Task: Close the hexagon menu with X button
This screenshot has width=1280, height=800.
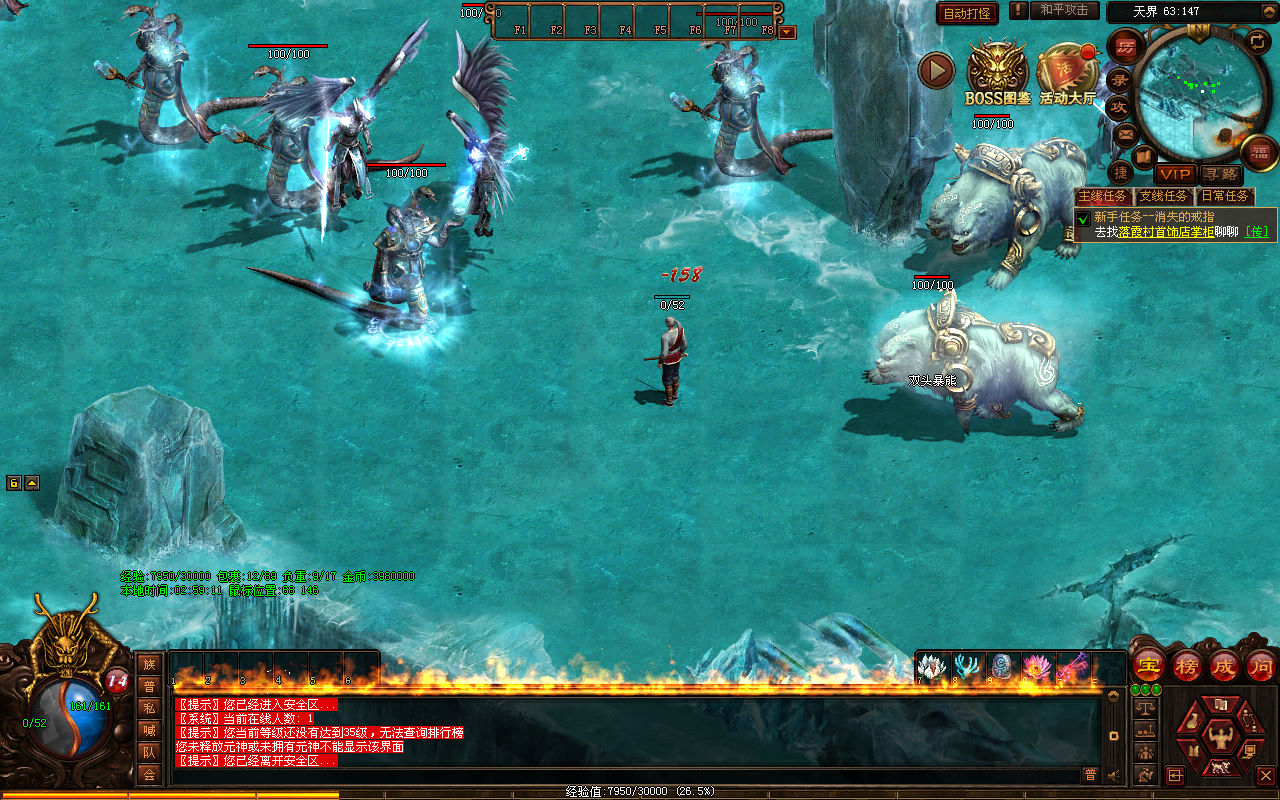Action: click(x=1265, y=775)
